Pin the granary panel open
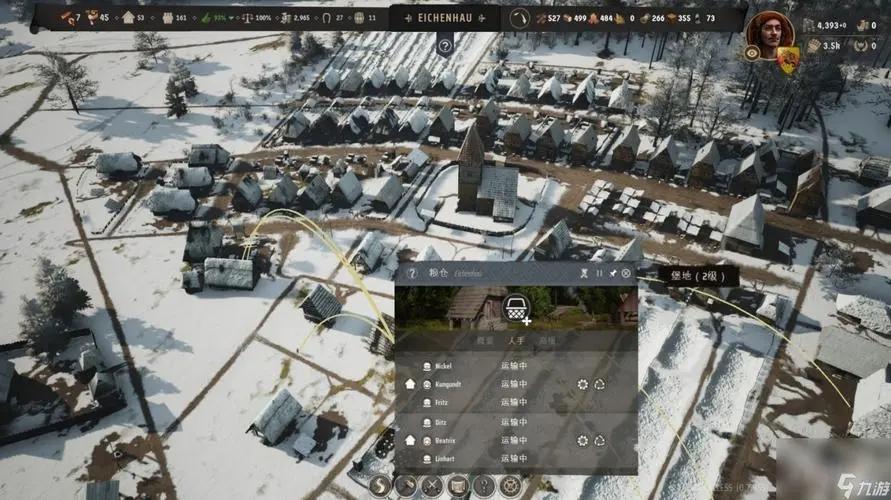 (613, 273)
